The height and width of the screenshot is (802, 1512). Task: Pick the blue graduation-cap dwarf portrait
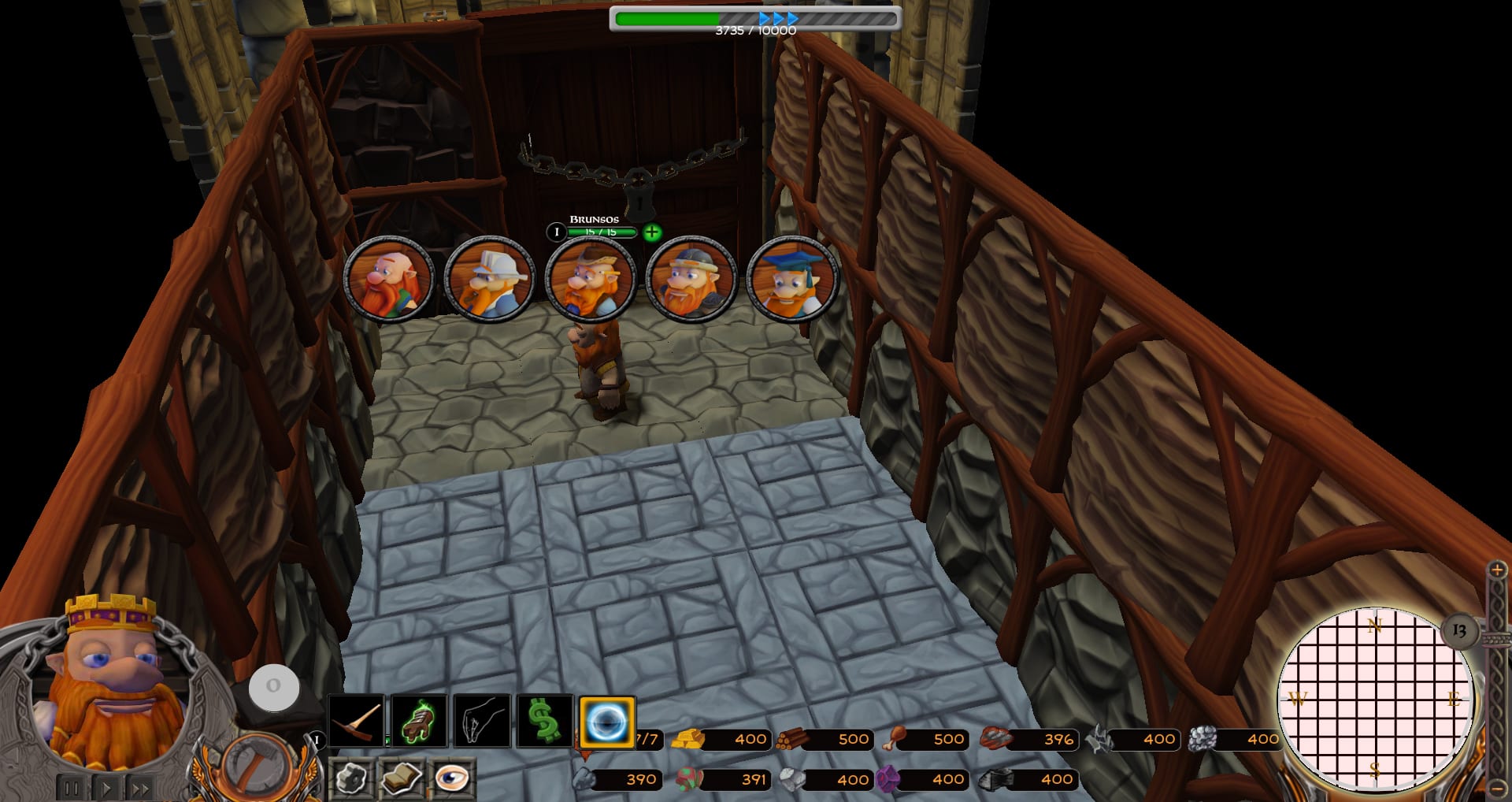792,279
